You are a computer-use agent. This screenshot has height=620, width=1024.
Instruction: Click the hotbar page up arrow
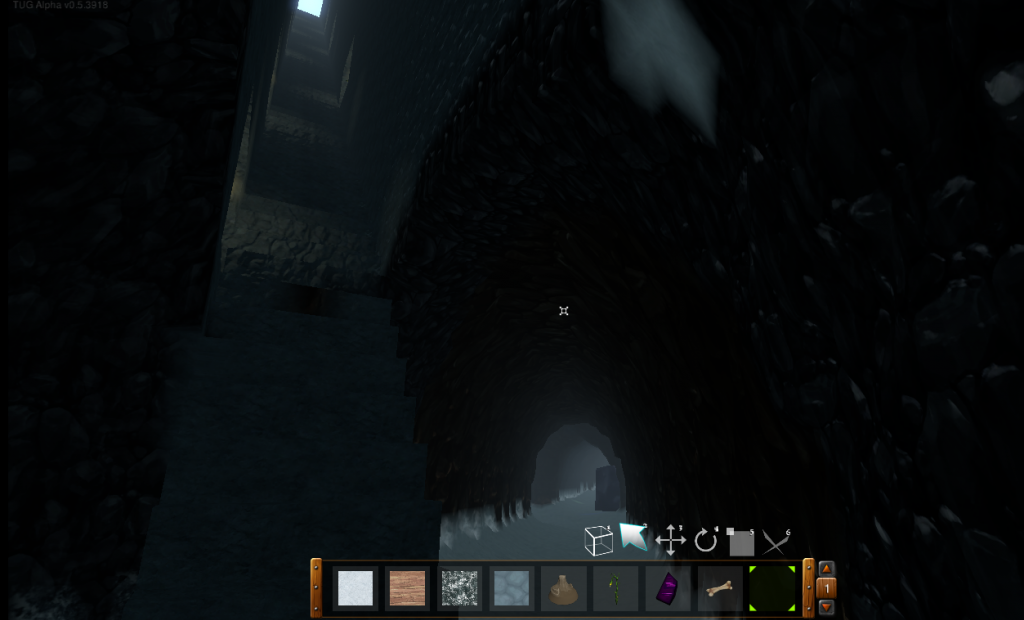(826, 569)
